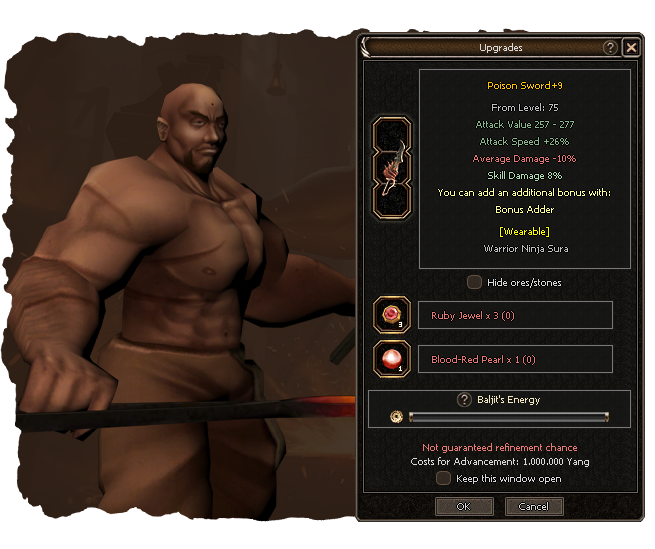Click the Poison Sword item slot
The width and height of the screenshot is (655, 549).
tap(391, 168)
